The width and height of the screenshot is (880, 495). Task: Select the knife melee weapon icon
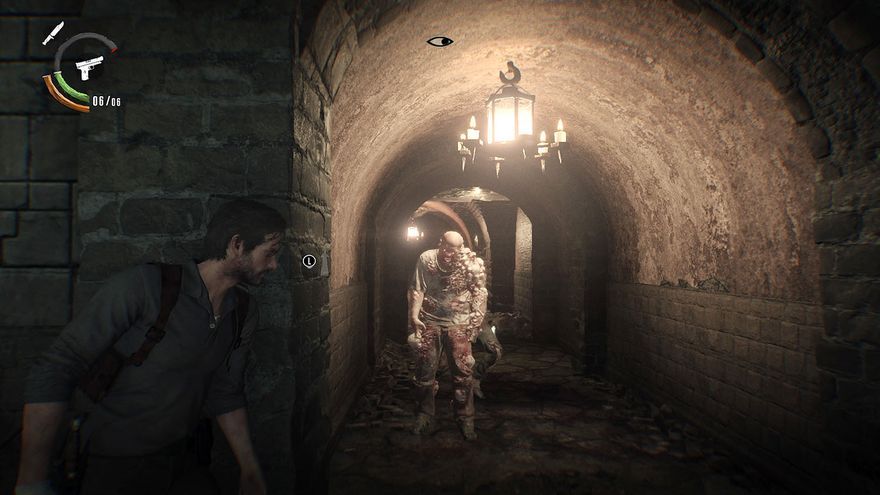(x=53, y=32)
